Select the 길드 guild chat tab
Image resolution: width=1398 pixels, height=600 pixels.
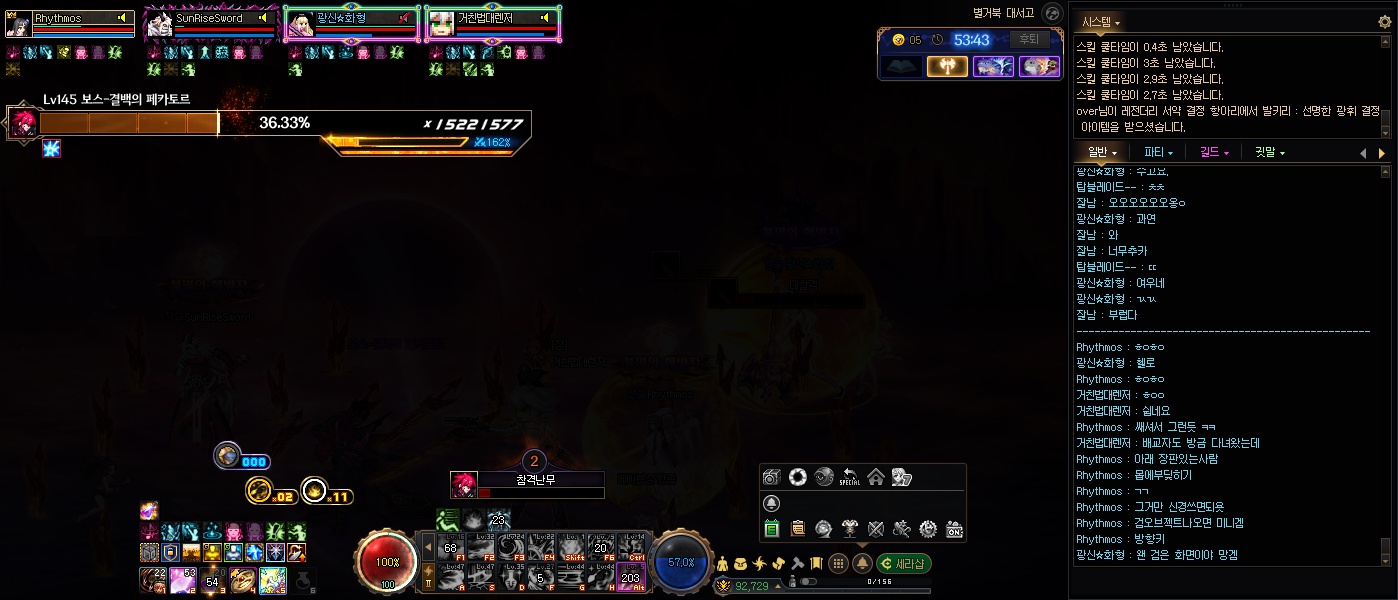click(1213, 153)
